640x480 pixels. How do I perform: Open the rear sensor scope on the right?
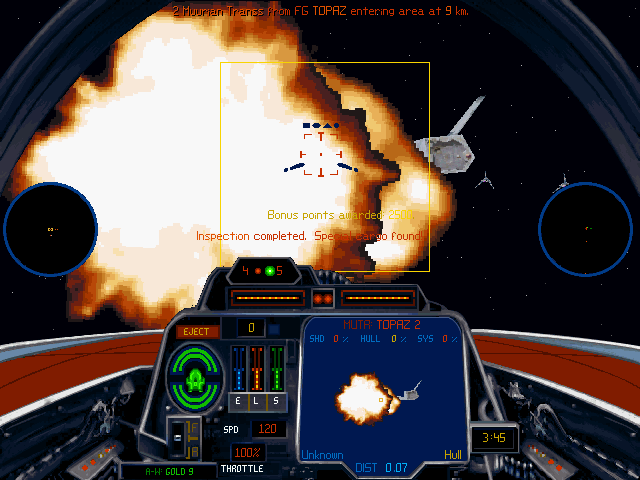[x=588, y=229]
